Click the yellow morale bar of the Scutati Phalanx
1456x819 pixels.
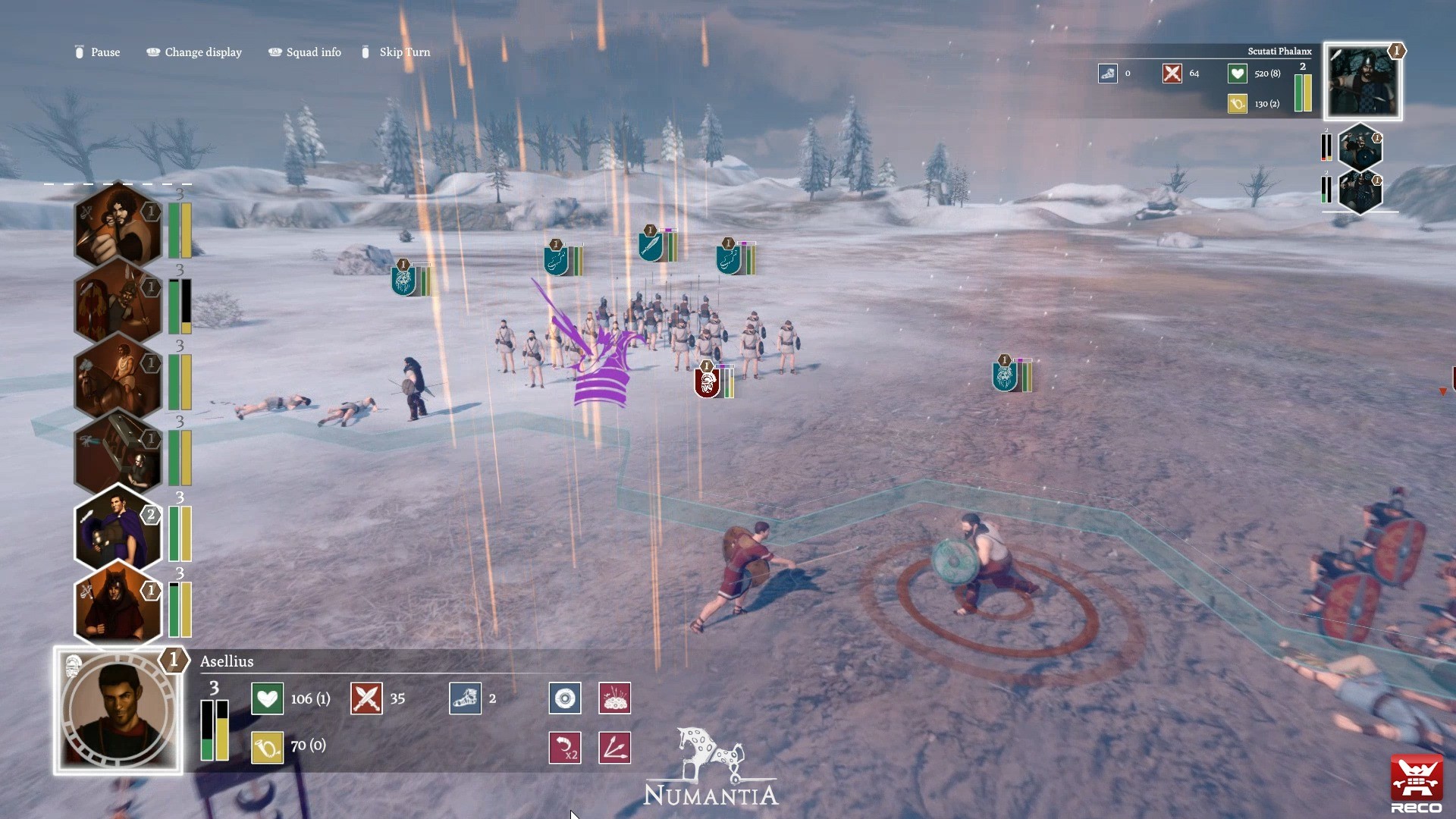(1307, 91)
